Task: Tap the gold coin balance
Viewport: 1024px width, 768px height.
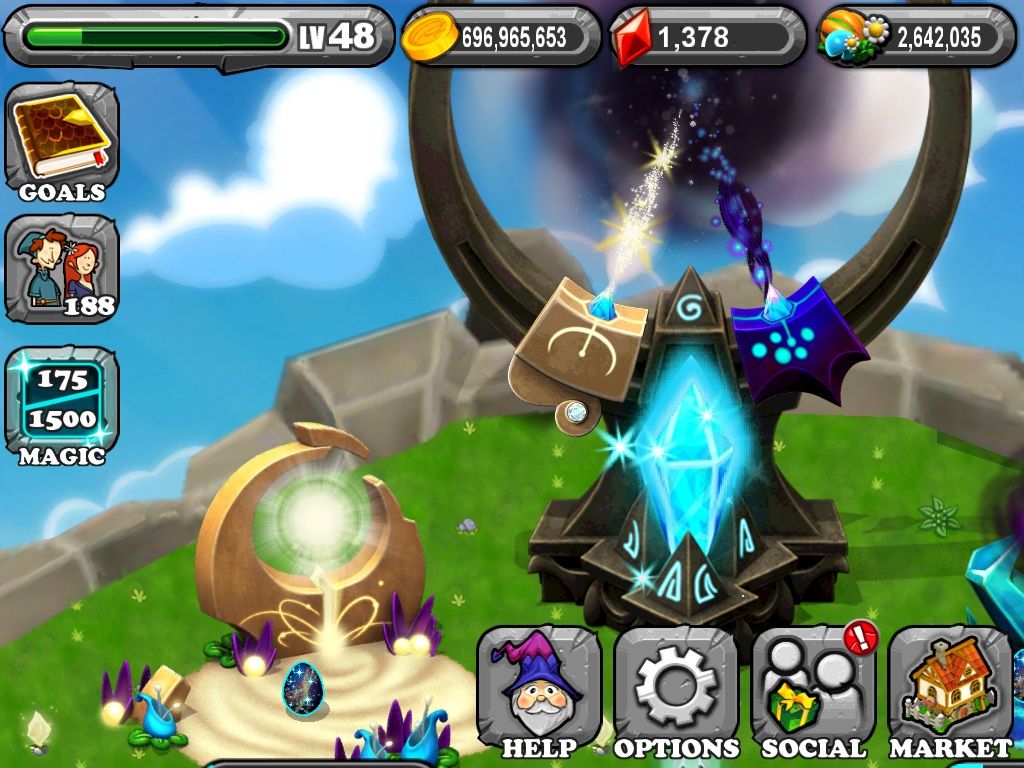Action: (500, 38)
